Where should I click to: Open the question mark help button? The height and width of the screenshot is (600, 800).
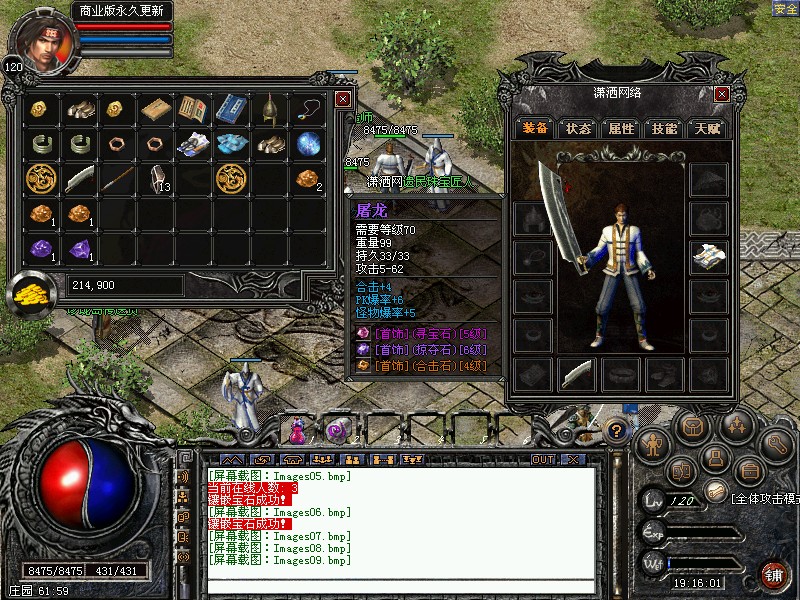pyautogui.click(x=617, y=431)
